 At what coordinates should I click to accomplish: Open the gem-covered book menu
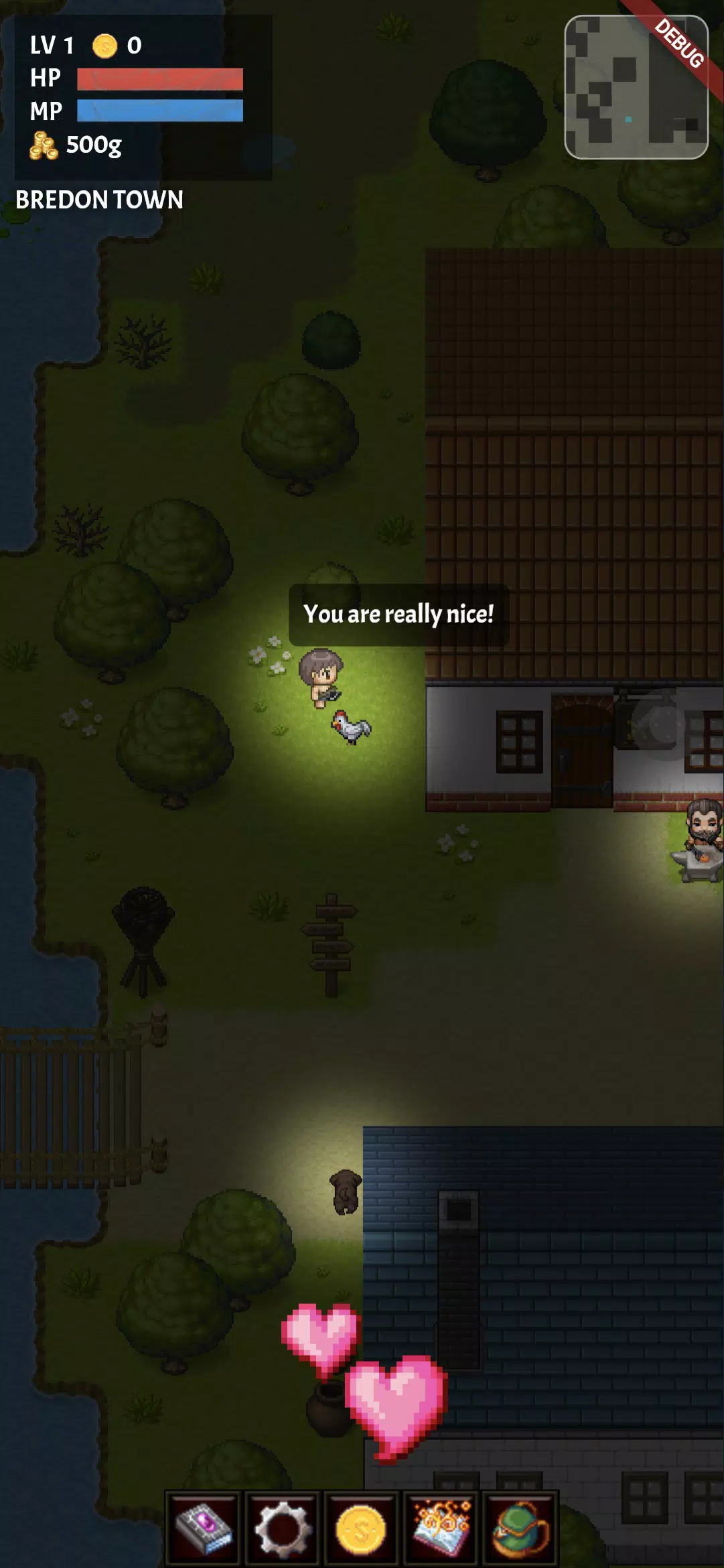(x=204, y=1529)
